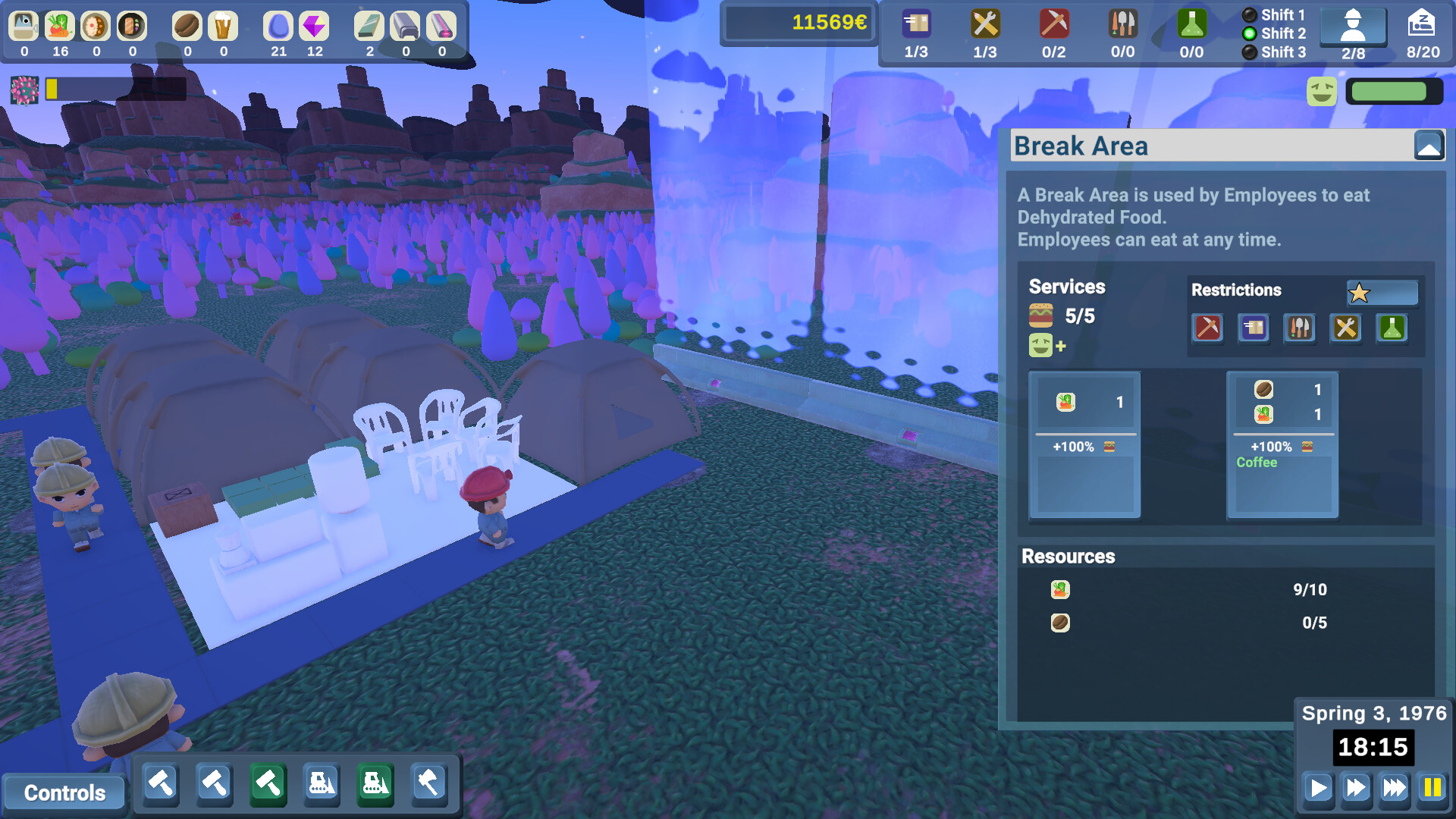Viewport: 1456px width, 819px height.
Task: Click the coffee bean icon in Resources
Action: coord(1060,622)
